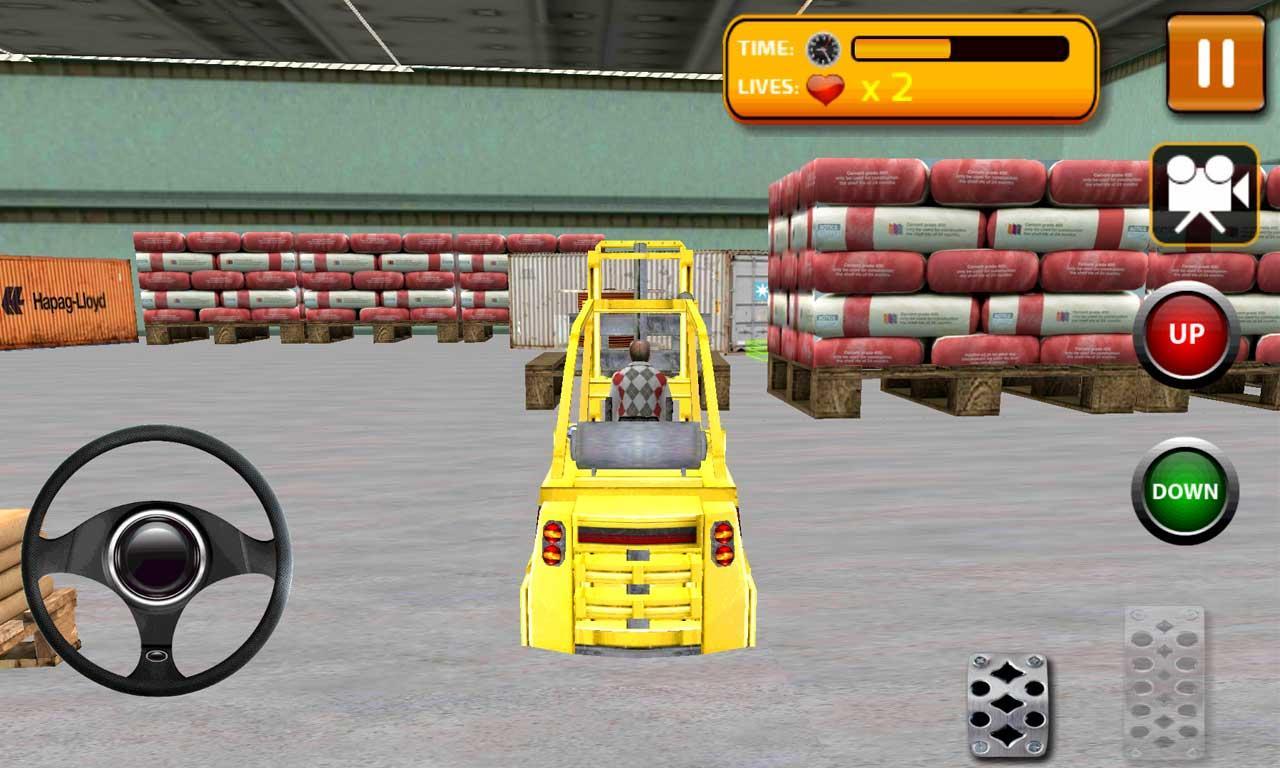Click the steering wheel
Image resolution: width=1280 pixels, height=768 pixels.
coord(160,555)
